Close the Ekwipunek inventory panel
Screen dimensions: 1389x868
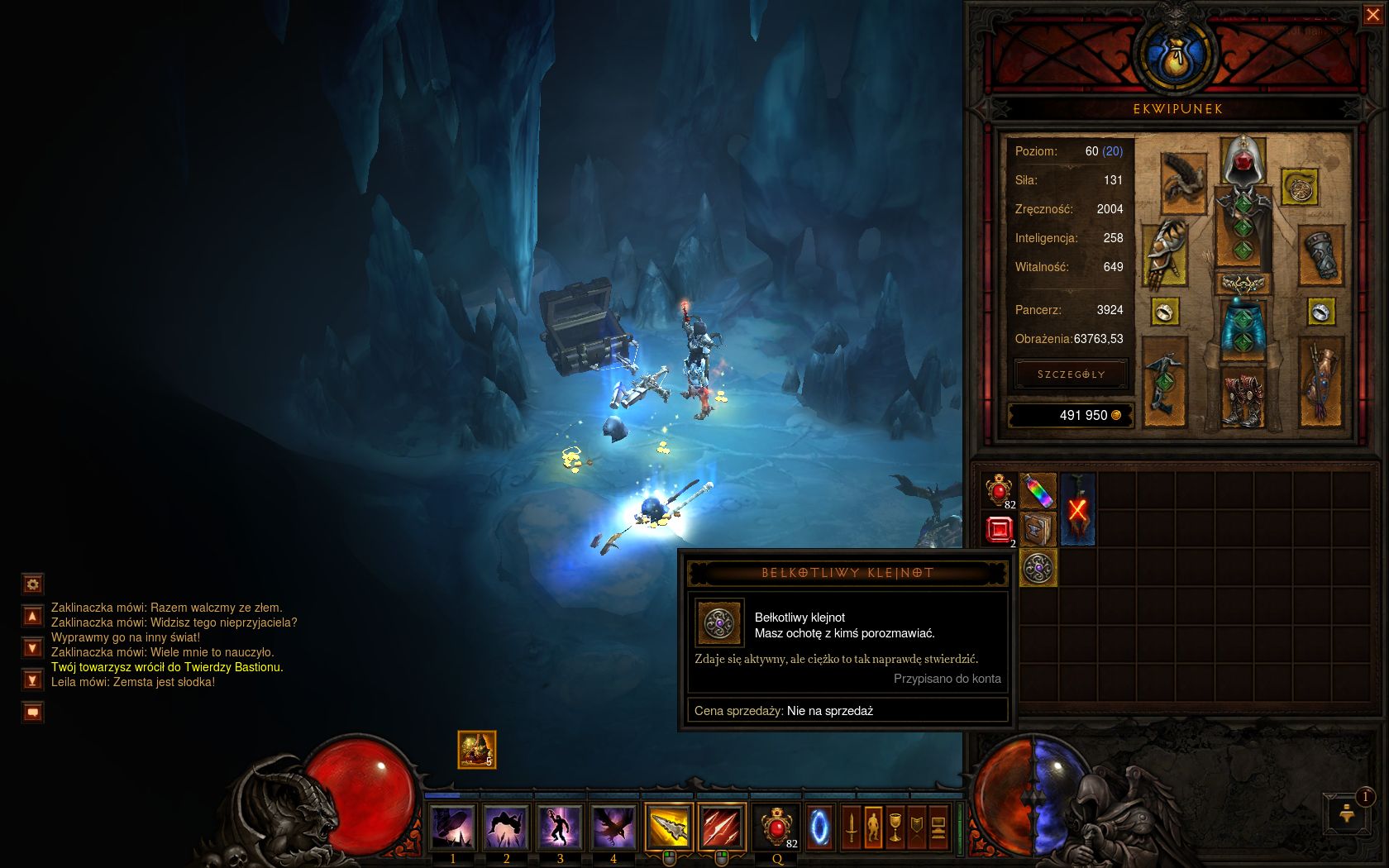coord(1372,16)
